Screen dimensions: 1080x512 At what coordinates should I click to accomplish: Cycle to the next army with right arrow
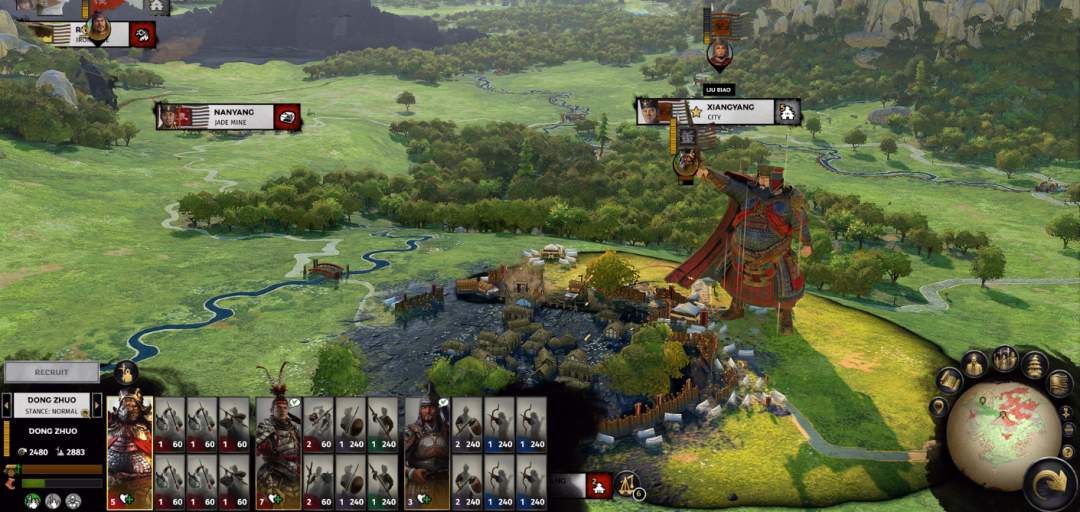[x=98, y=405]
